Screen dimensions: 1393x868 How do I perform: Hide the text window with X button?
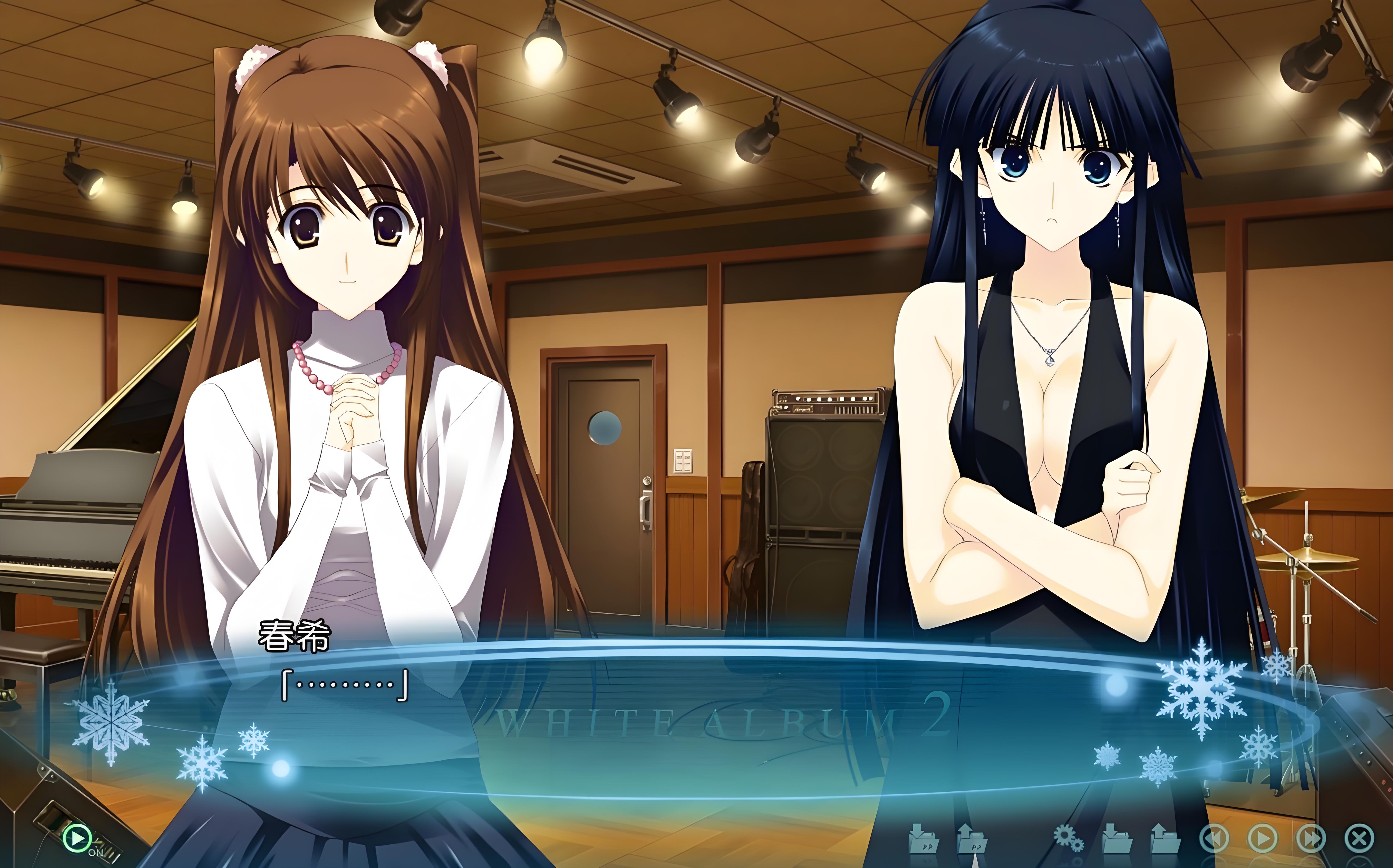coord(1359,839)
